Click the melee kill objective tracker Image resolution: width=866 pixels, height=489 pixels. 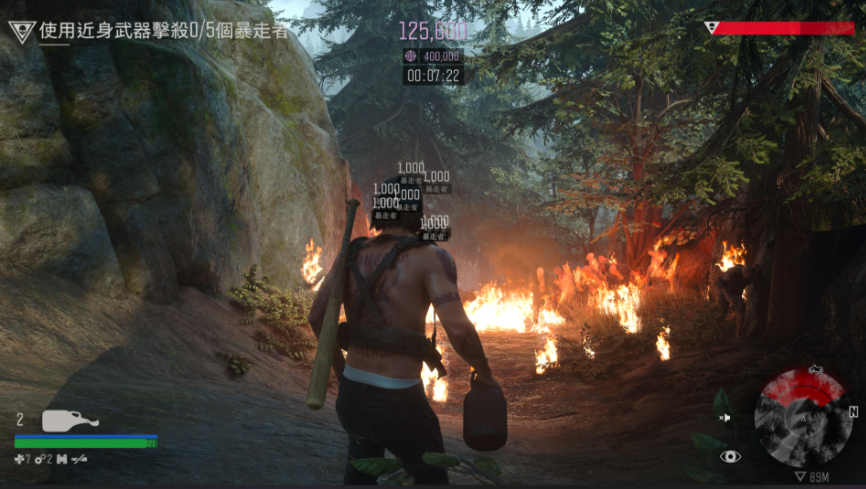point(162,31)
